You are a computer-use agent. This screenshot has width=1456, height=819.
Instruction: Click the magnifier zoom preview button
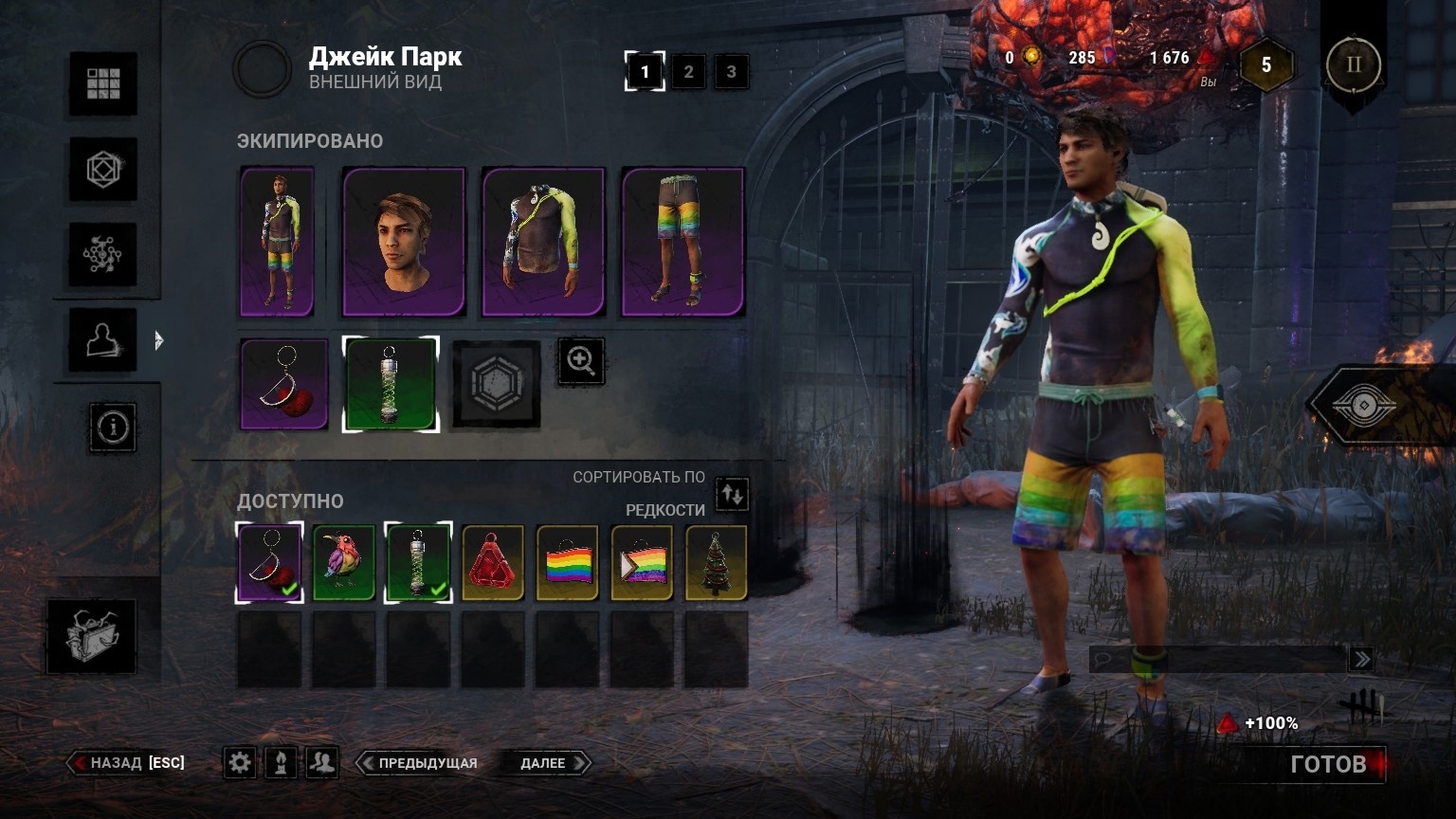[x=580, y=361]
